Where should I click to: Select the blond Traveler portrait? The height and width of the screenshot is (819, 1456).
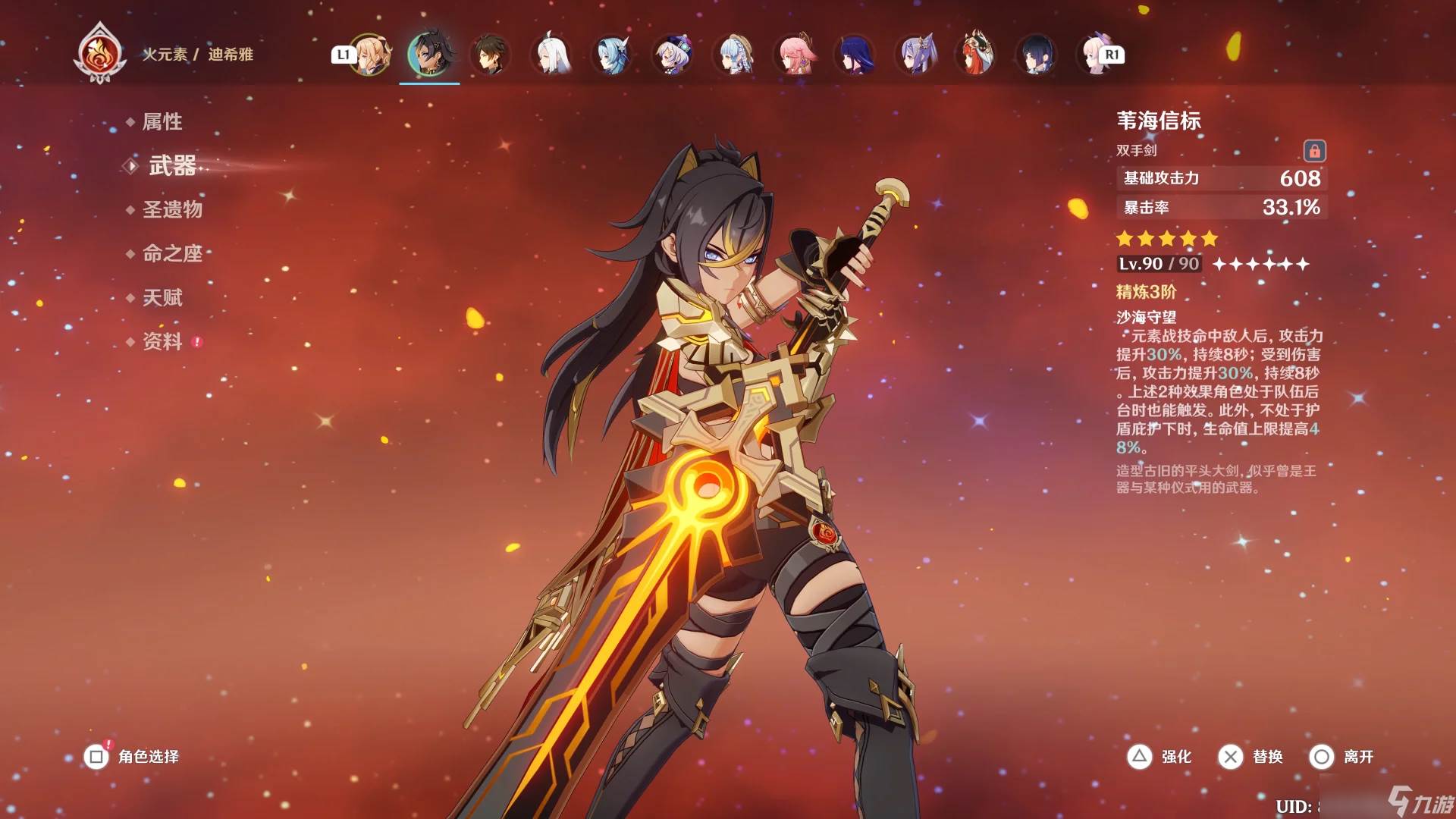tap(369, 55)
